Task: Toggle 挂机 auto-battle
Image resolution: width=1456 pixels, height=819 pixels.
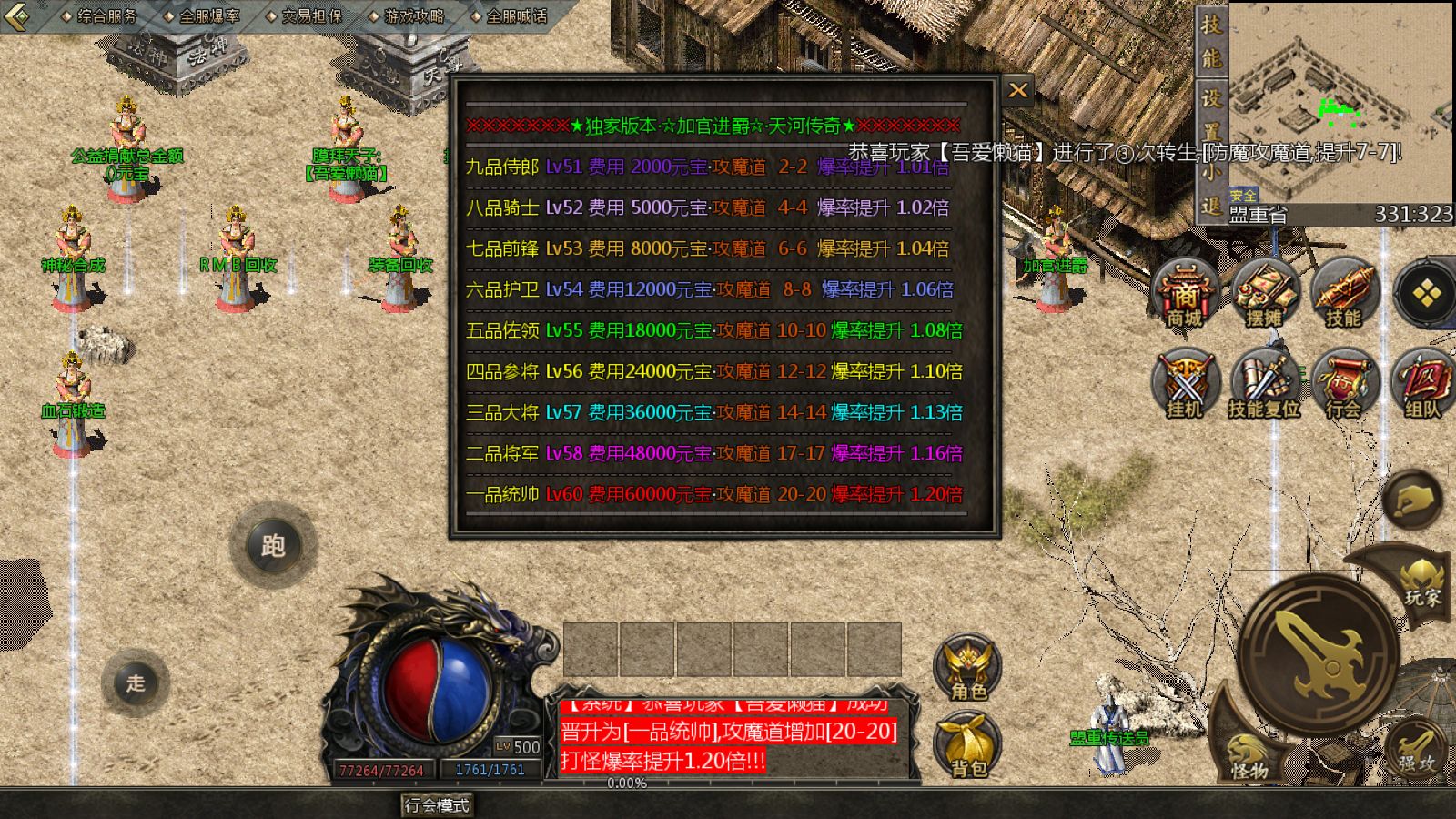Action: tap(1185, 384)
